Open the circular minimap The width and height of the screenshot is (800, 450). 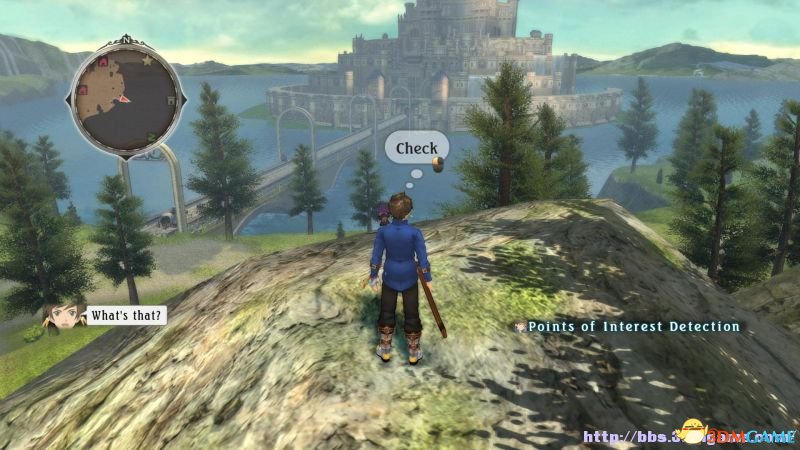[x=125, y=97]
